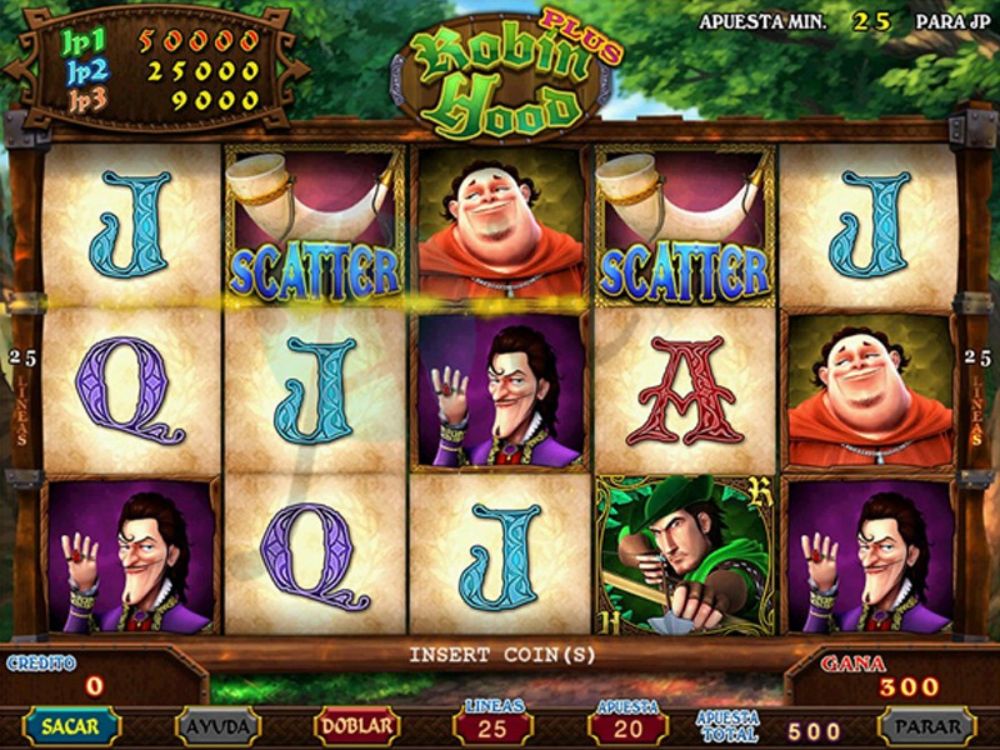
Task: Stop the reels with PARAR
Action: (926, 726)
